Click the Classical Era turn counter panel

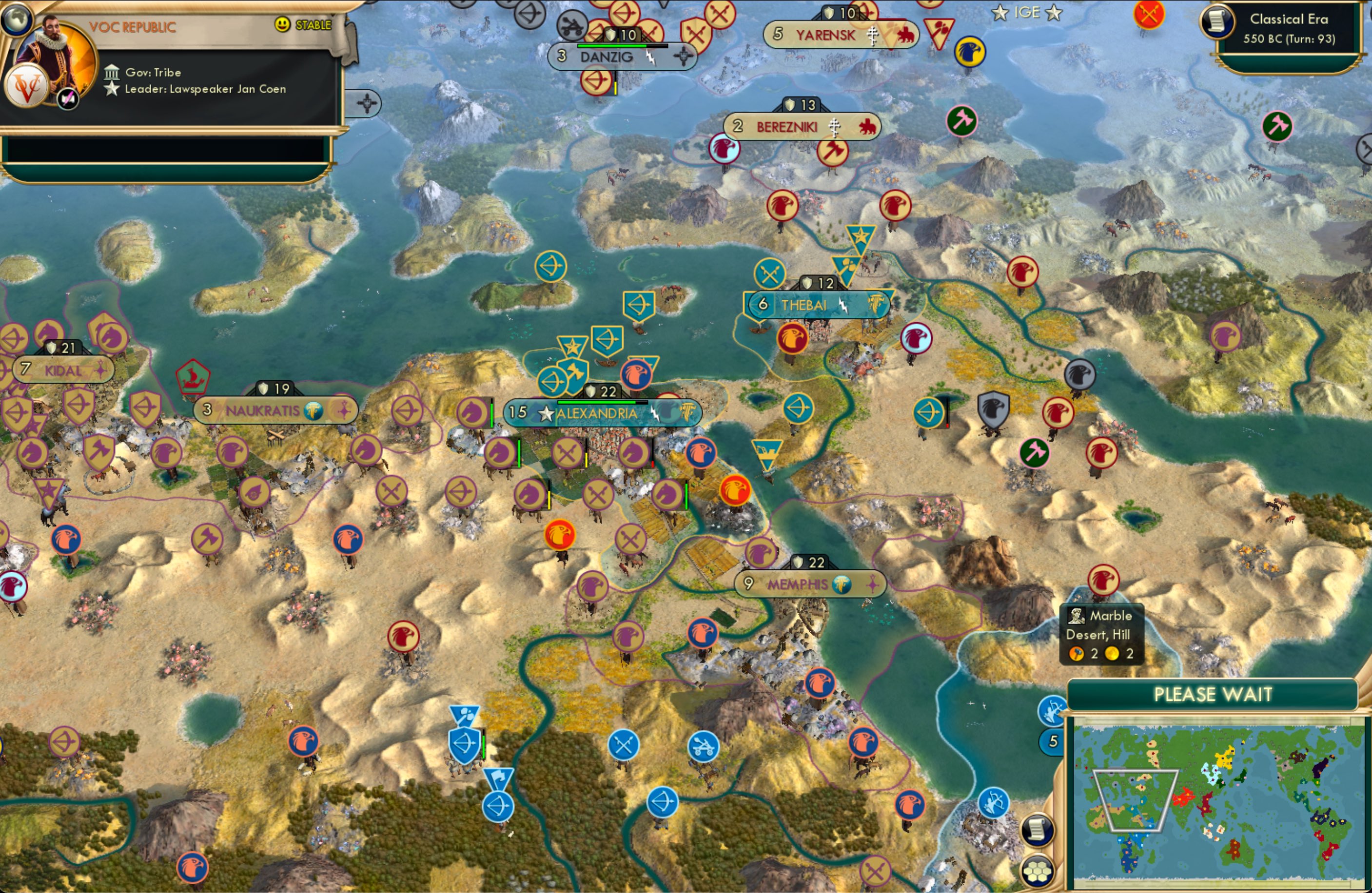1291,28
